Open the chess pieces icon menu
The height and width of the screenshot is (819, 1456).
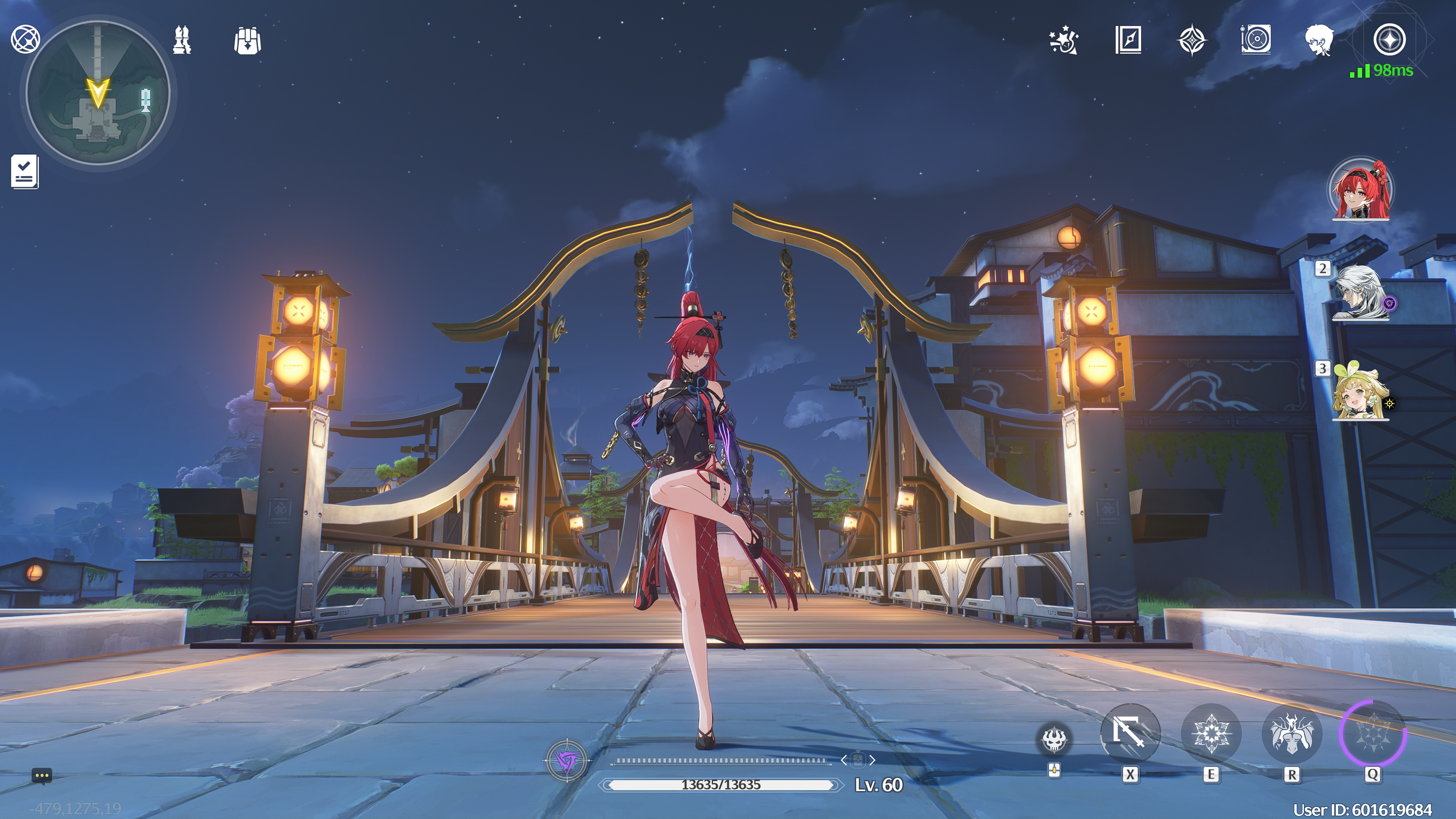click(x=182, y=40)
